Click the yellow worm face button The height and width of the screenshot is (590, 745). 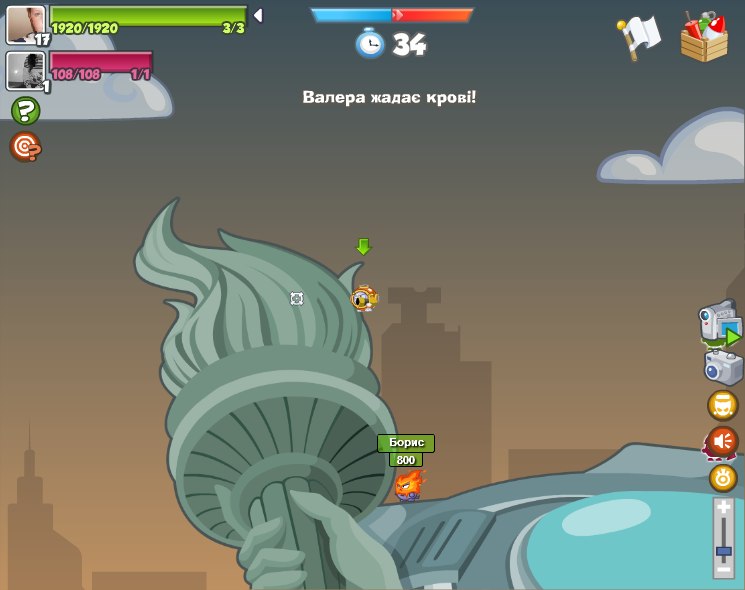point(722,405)
